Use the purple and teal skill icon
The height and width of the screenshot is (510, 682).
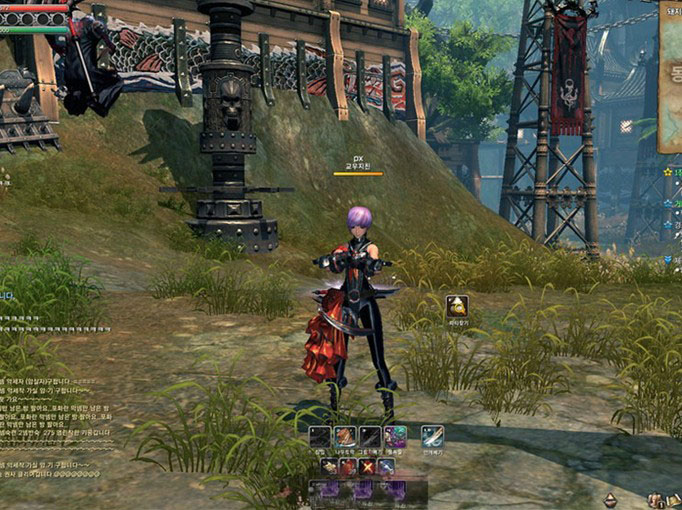click(x=395, y=436)
